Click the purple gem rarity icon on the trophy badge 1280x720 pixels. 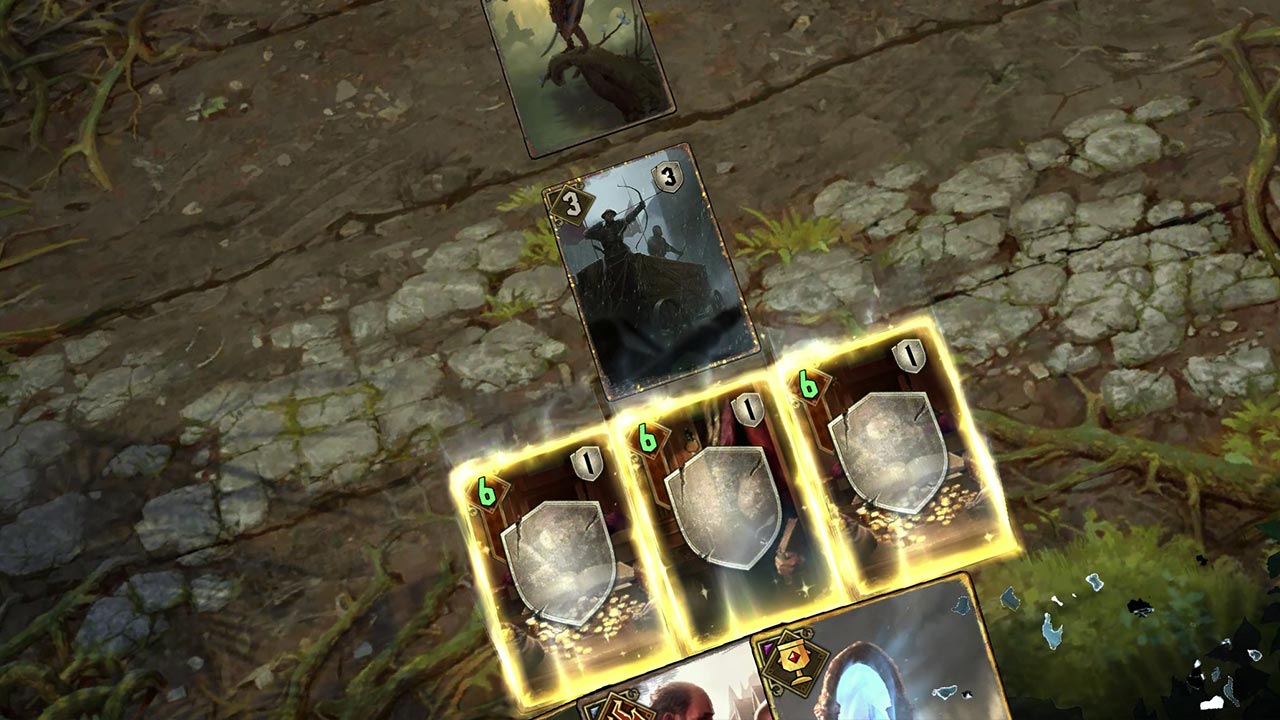[x=766, y=647]
